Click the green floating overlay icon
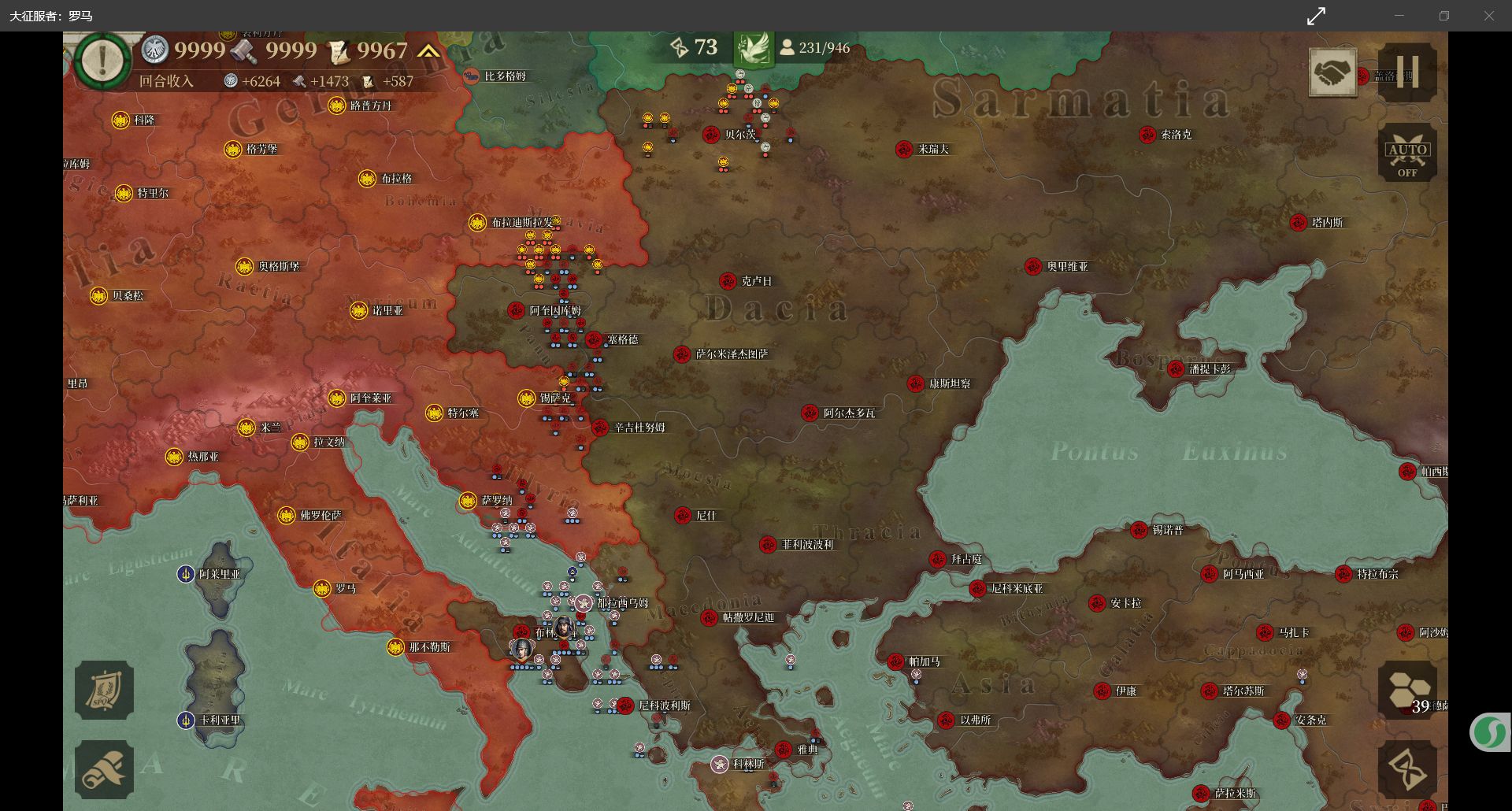The width and height of the screenshot is (1512, 811). pos(1488,732)
